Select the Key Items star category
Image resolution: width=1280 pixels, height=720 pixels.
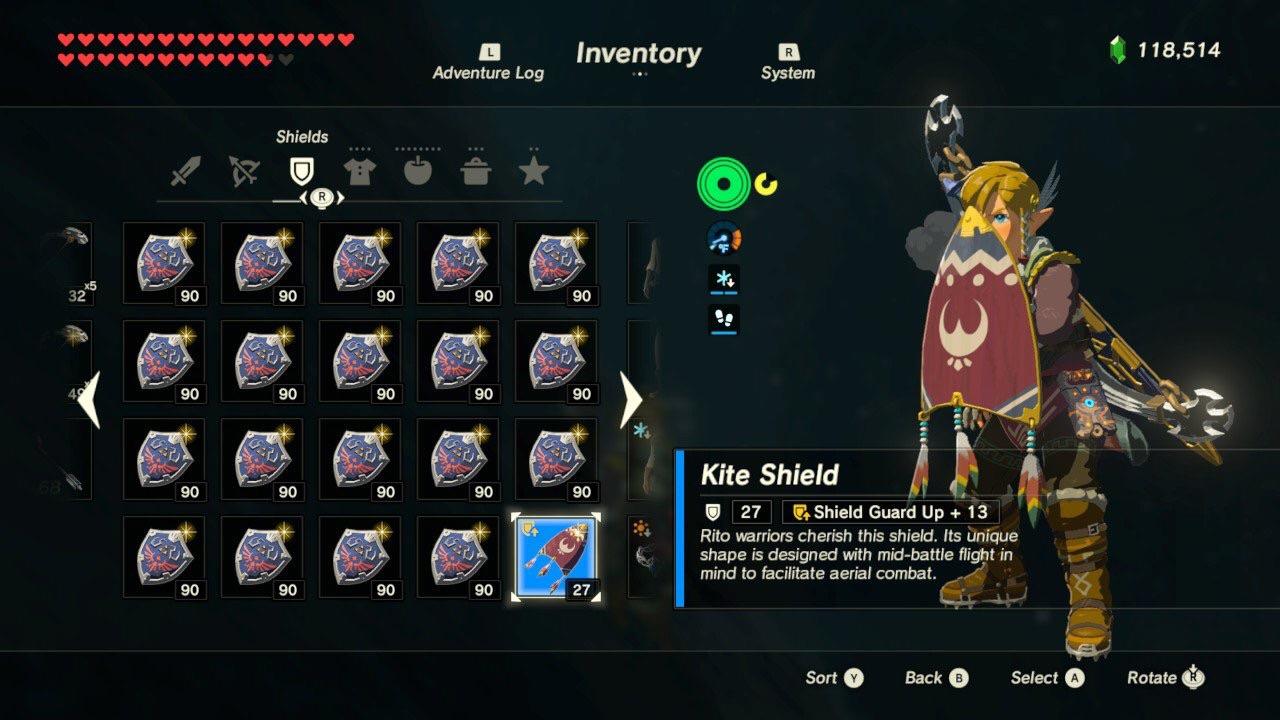pyautogui.click(x=534, y=169)
